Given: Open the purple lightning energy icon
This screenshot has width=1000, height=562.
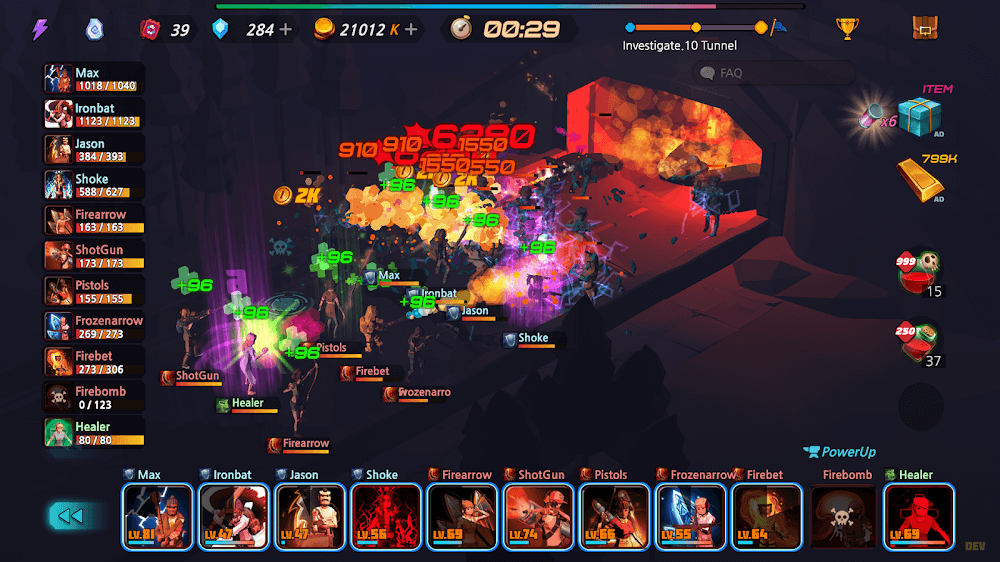Looking at the screenshot, I should (x=40, y=29).
